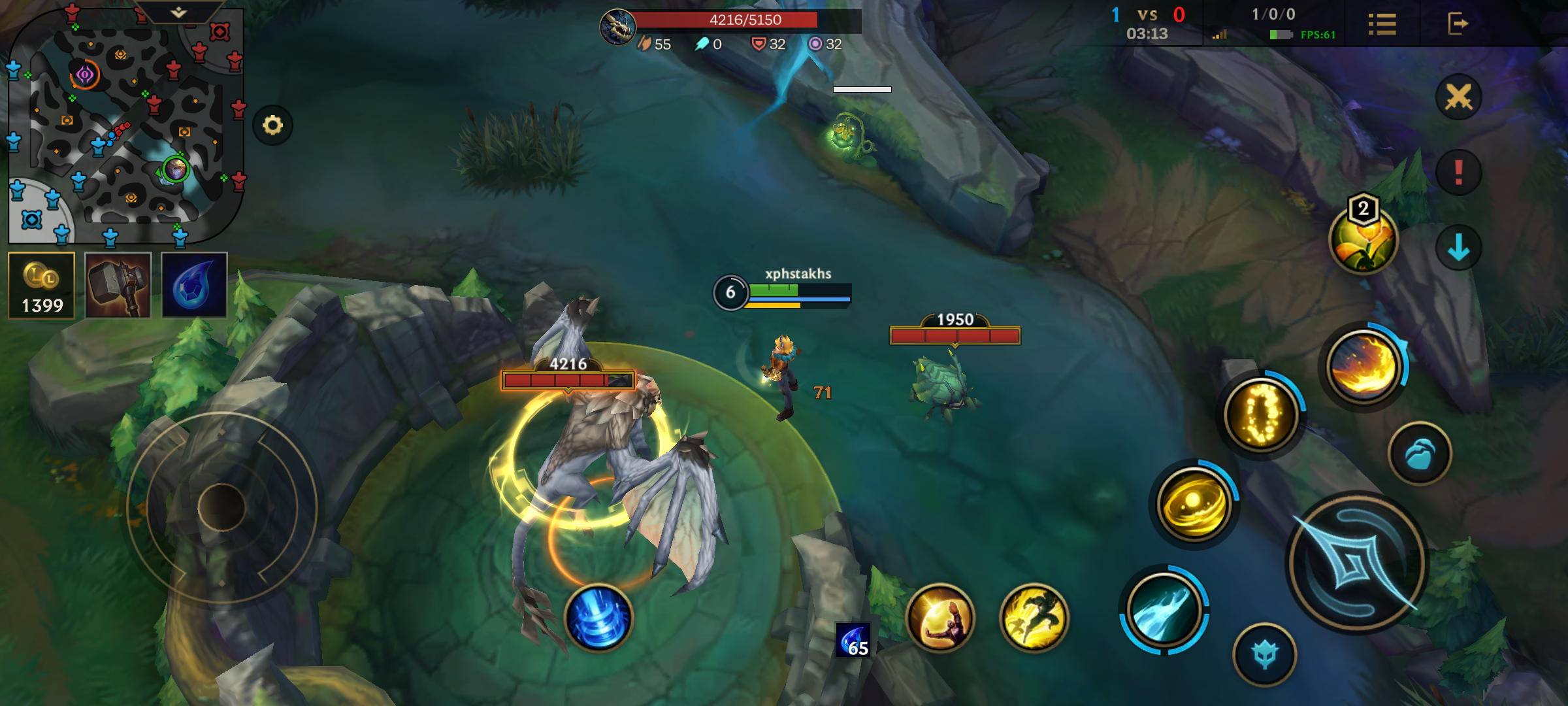Activate the blue ice blast ability
This screenshot has width=1568, height=706.
[1164, 611]
